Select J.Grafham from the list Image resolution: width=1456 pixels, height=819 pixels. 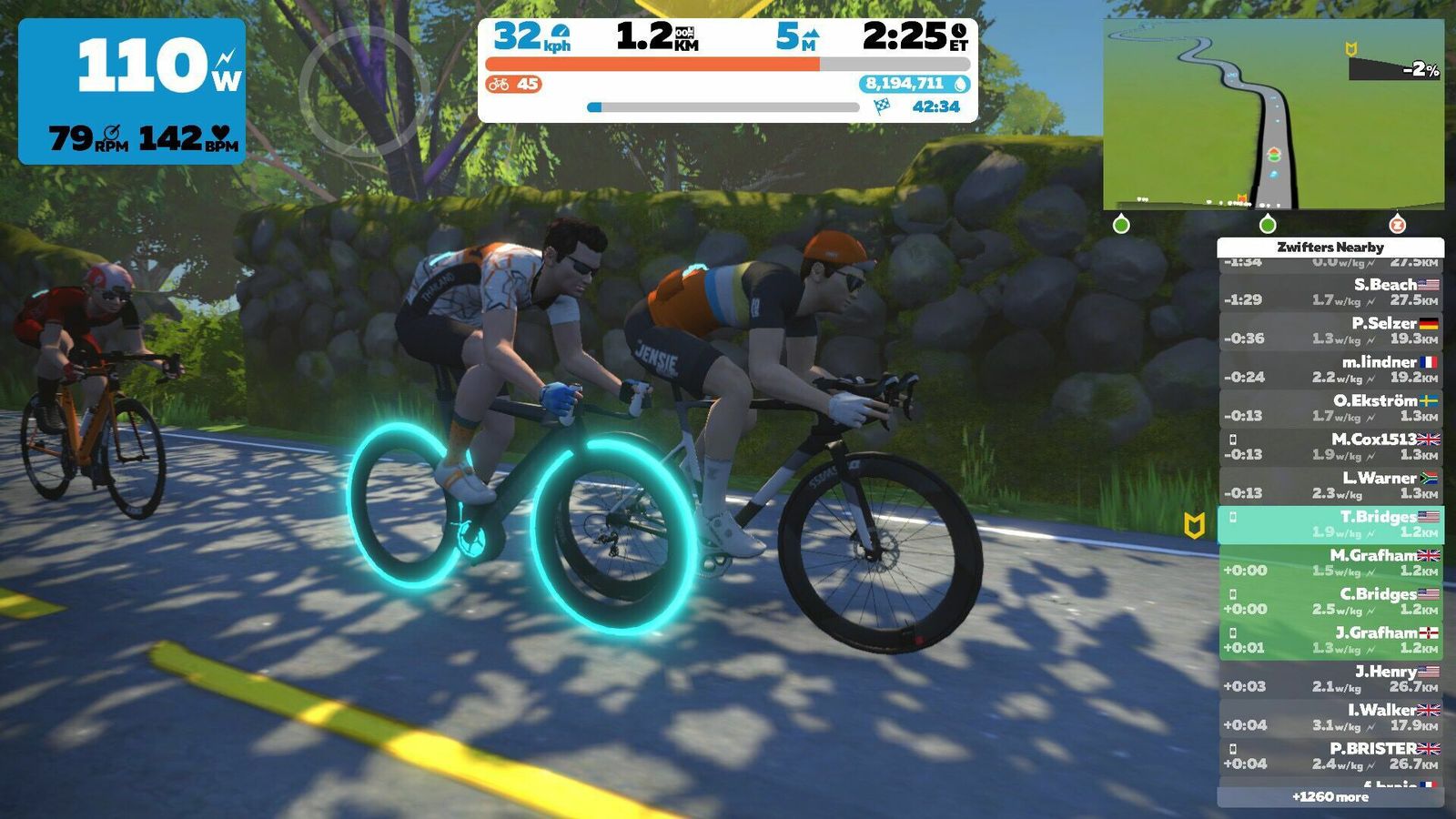(x=1330, y=640)
